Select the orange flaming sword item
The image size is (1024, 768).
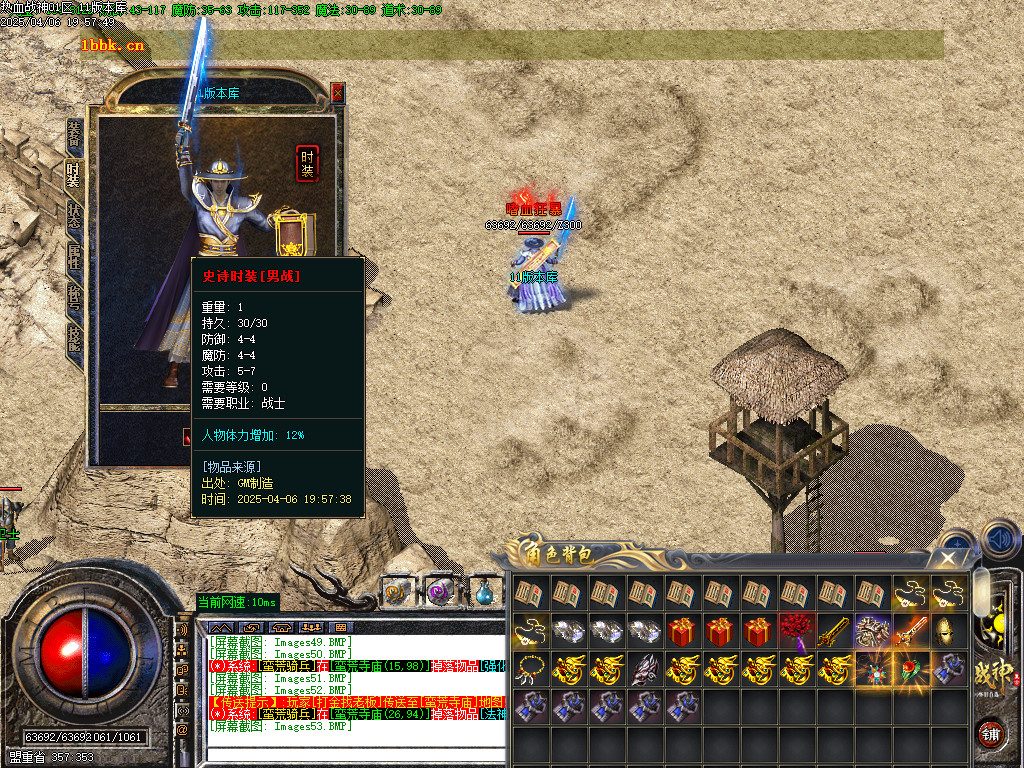(x=910, y=630)
